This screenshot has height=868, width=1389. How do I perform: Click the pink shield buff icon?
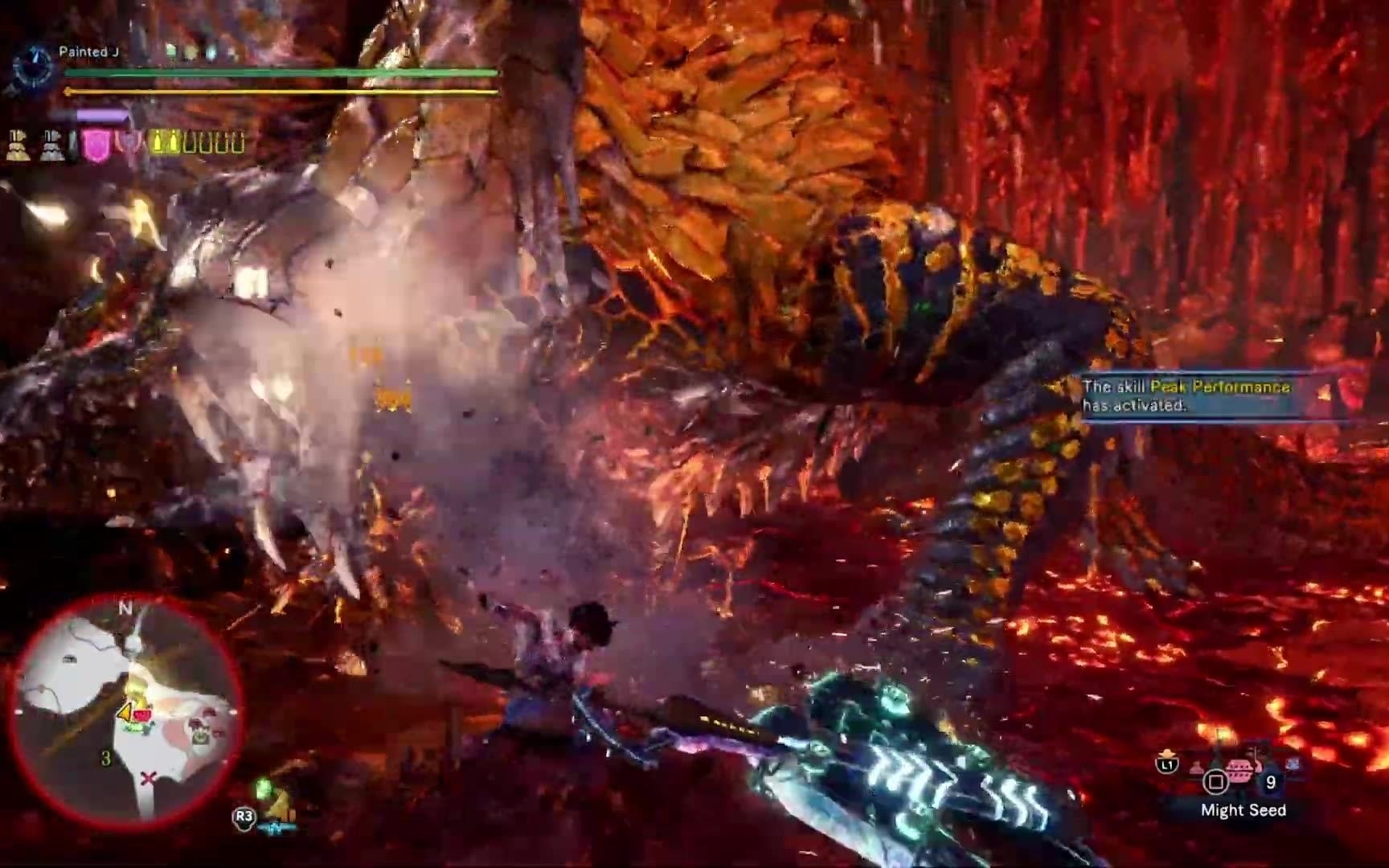96,145
